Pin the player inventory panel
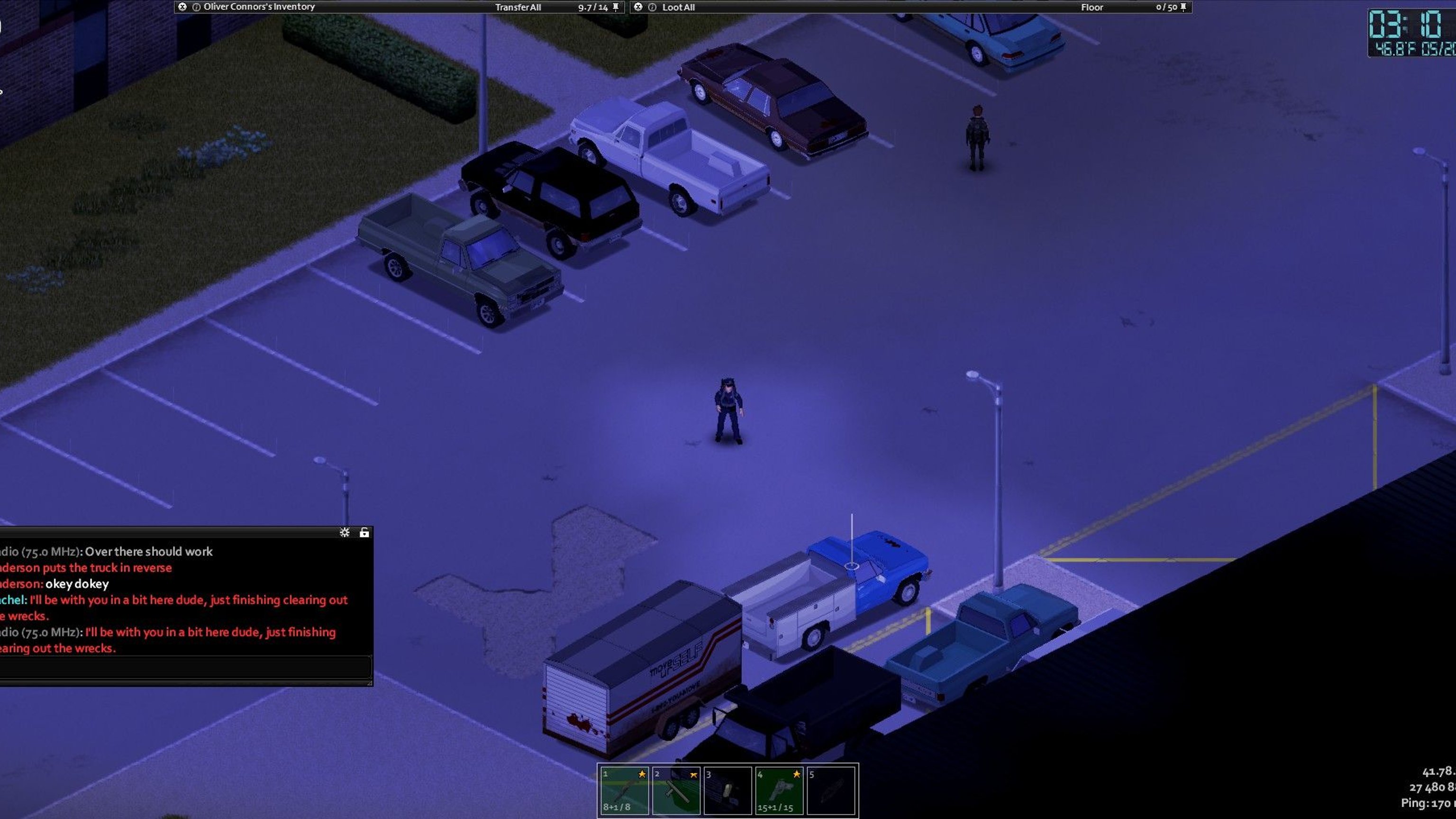 click(x=616, y=8)
